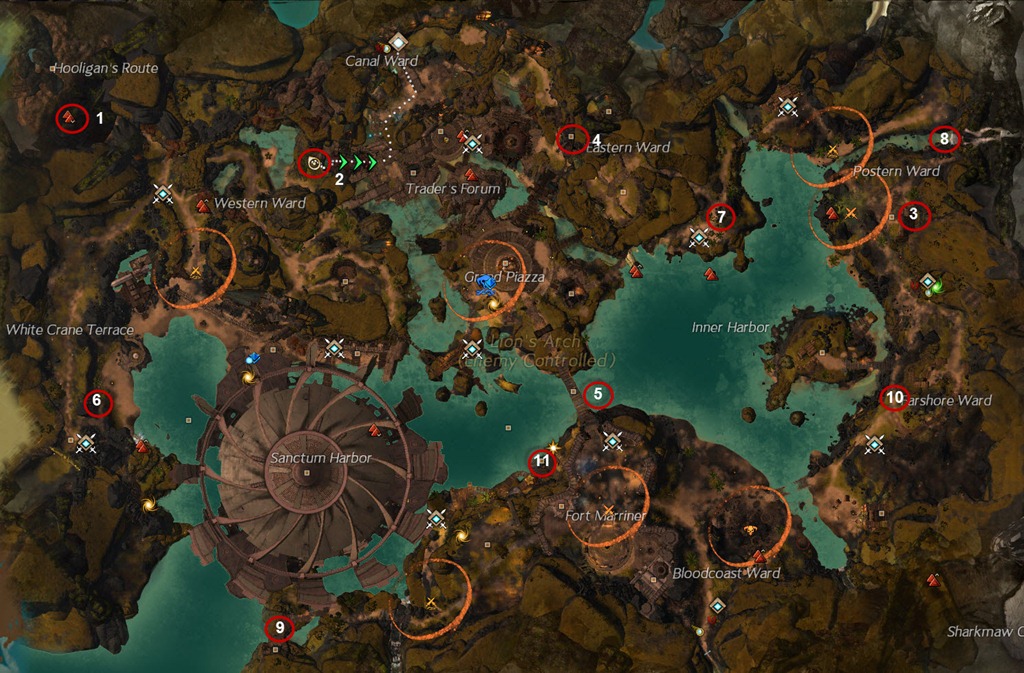Screen dimensions: 1024x673
Task: Select map marker number 1 near Hooligan's Route
Action: [x=71, y=118]
